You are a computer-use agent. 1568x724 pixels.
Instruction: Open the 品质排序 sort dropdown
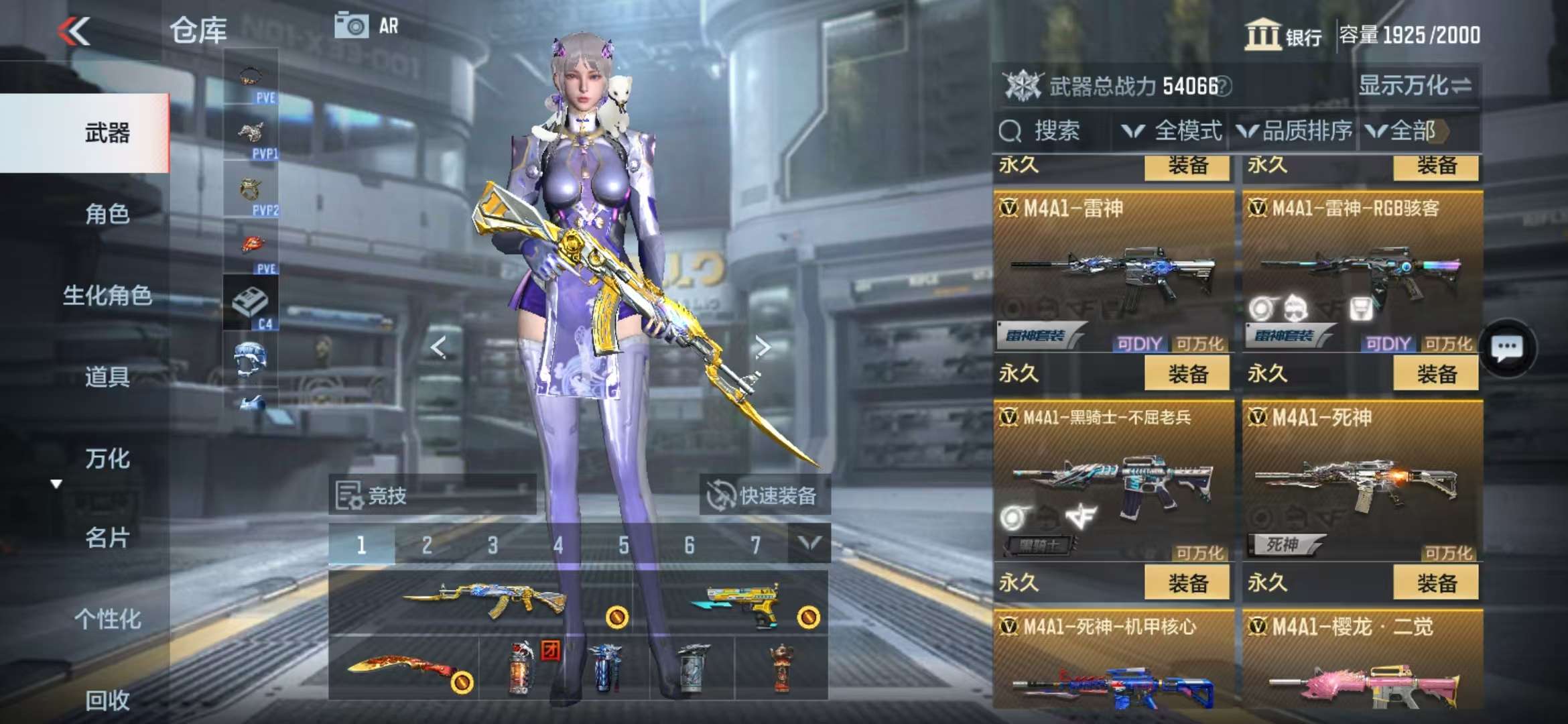[1295, 131]
